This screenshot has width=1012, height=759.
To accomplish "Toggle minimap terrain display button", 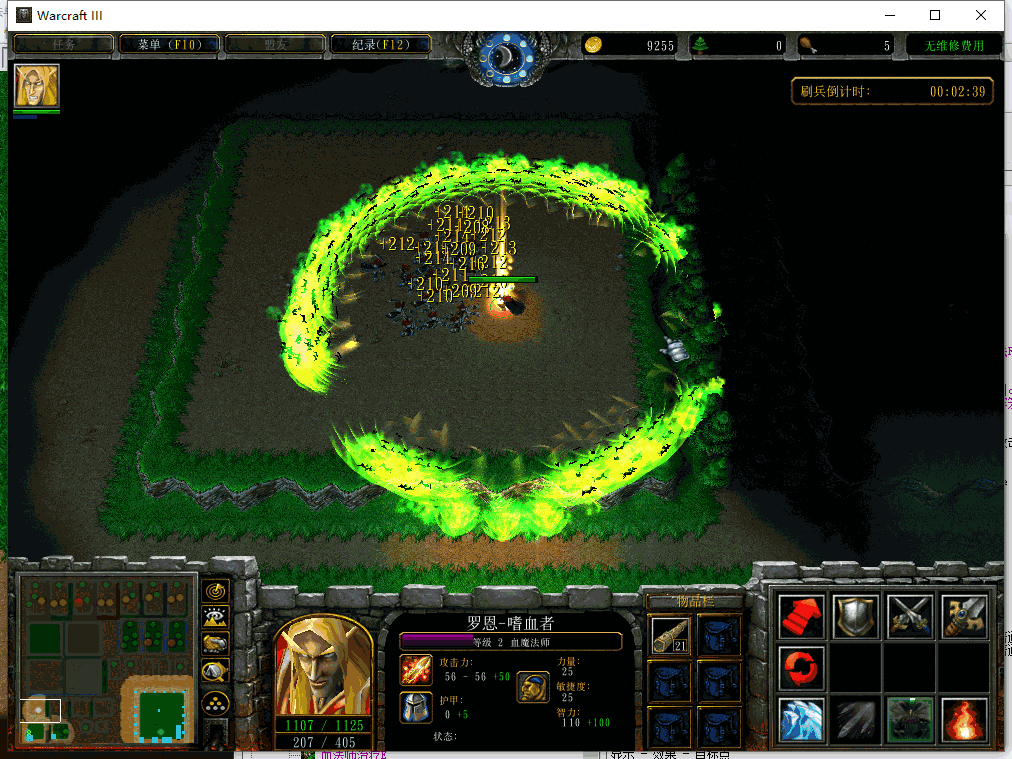I will tap(215, 618).
